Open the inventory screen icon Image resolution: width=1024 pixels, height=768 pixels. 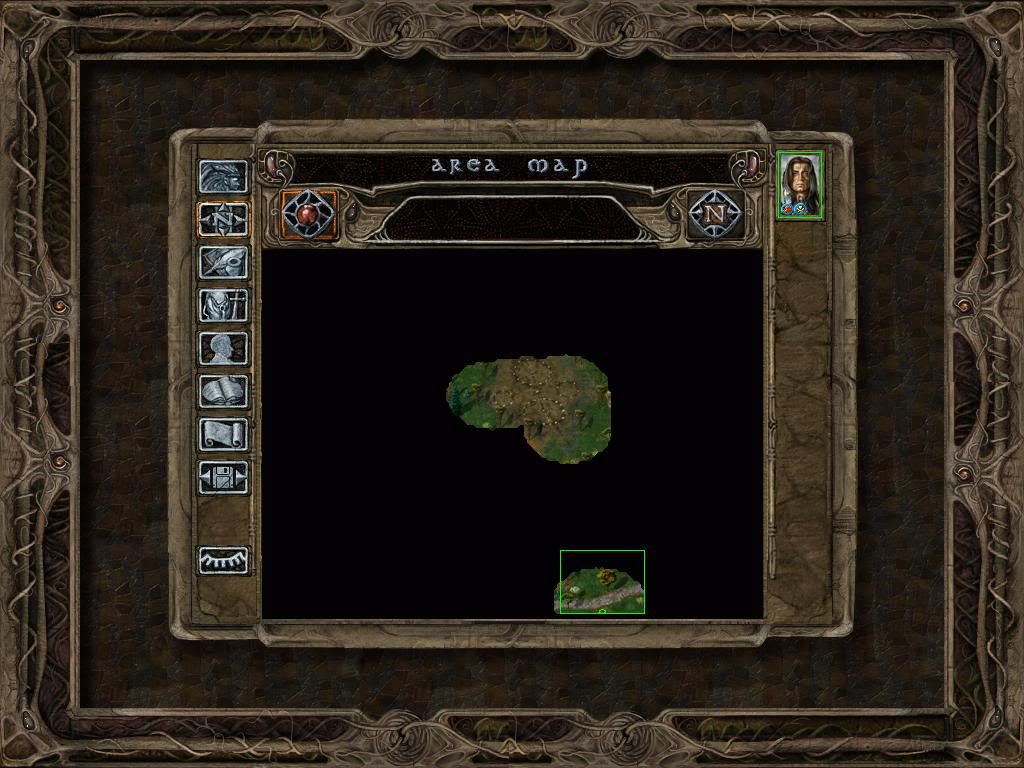(x=223, y=305)
